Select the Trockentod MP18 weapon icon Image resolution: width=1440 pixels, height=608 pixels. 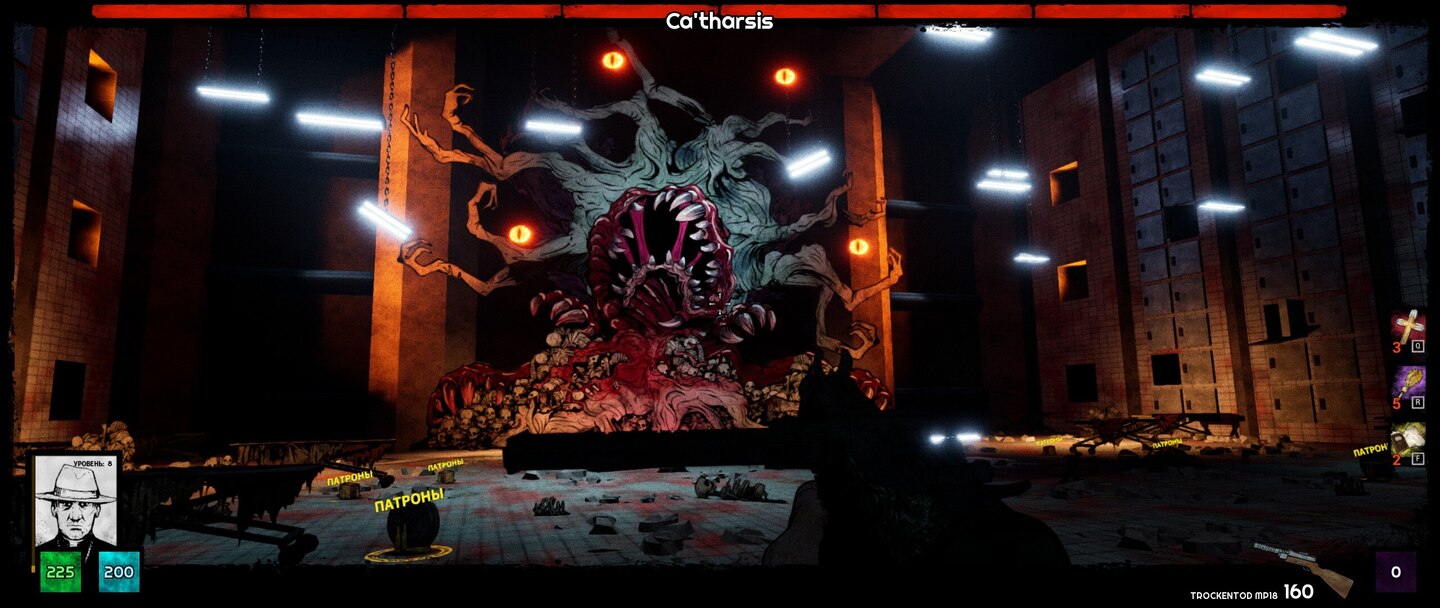point(1300,567)
